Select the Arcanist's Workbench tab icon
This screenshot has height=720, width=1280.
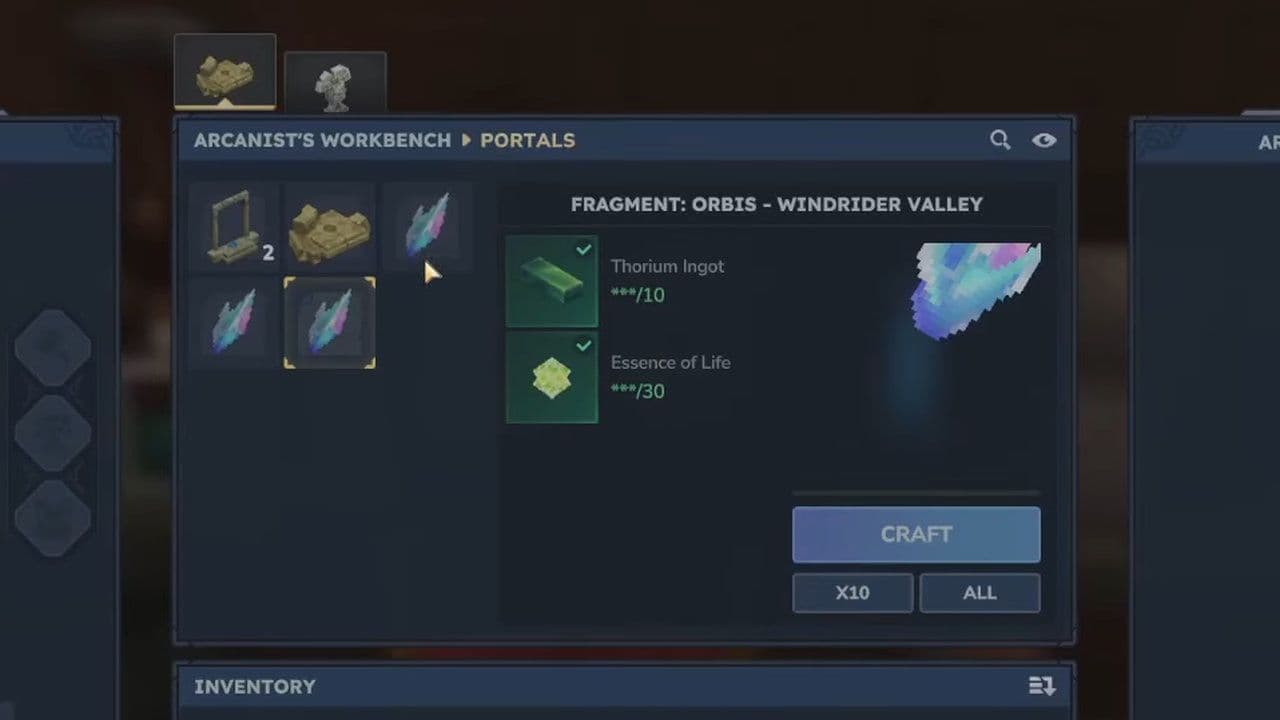224,68
